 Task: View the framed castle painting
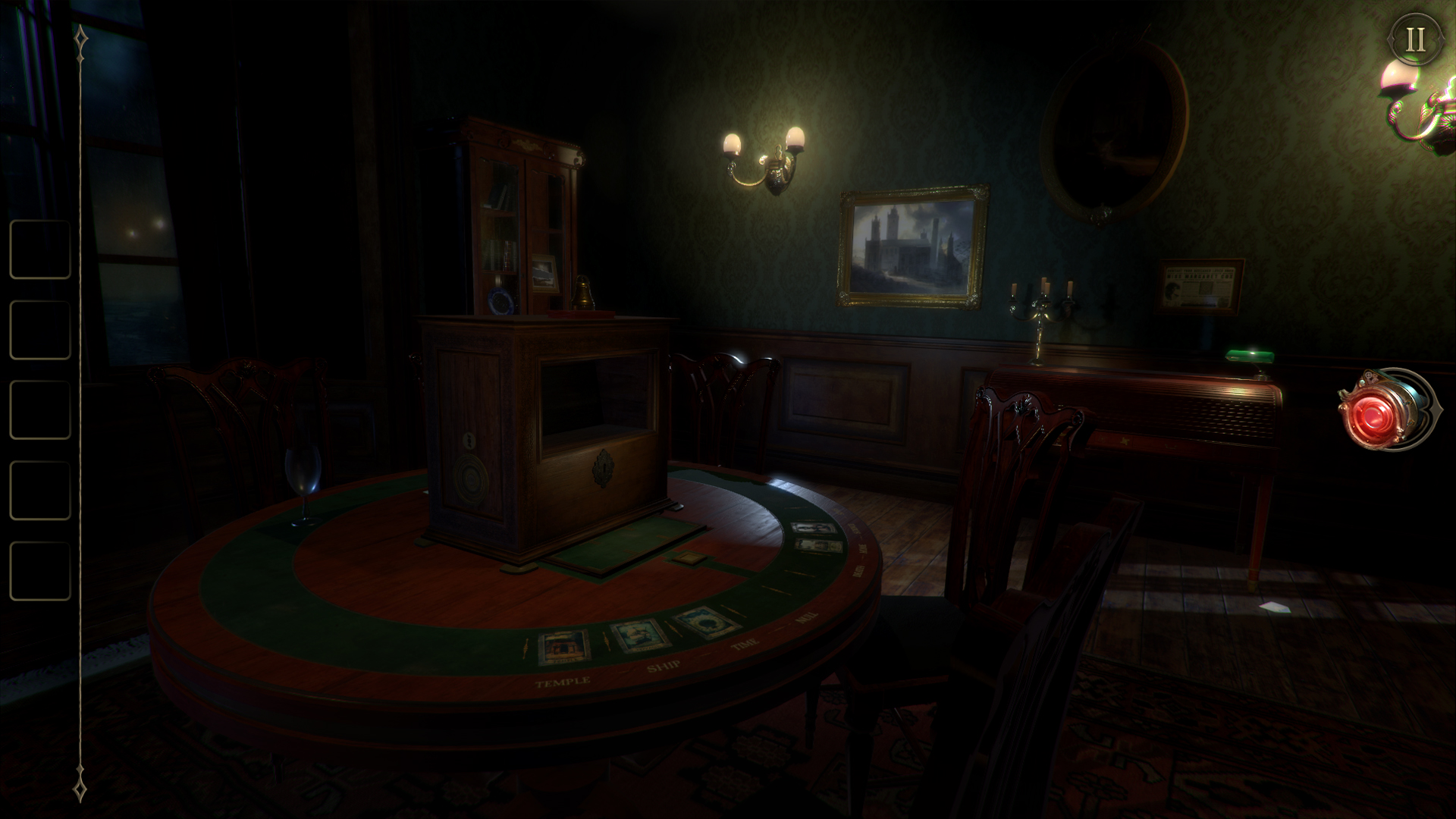pos(912,246)
